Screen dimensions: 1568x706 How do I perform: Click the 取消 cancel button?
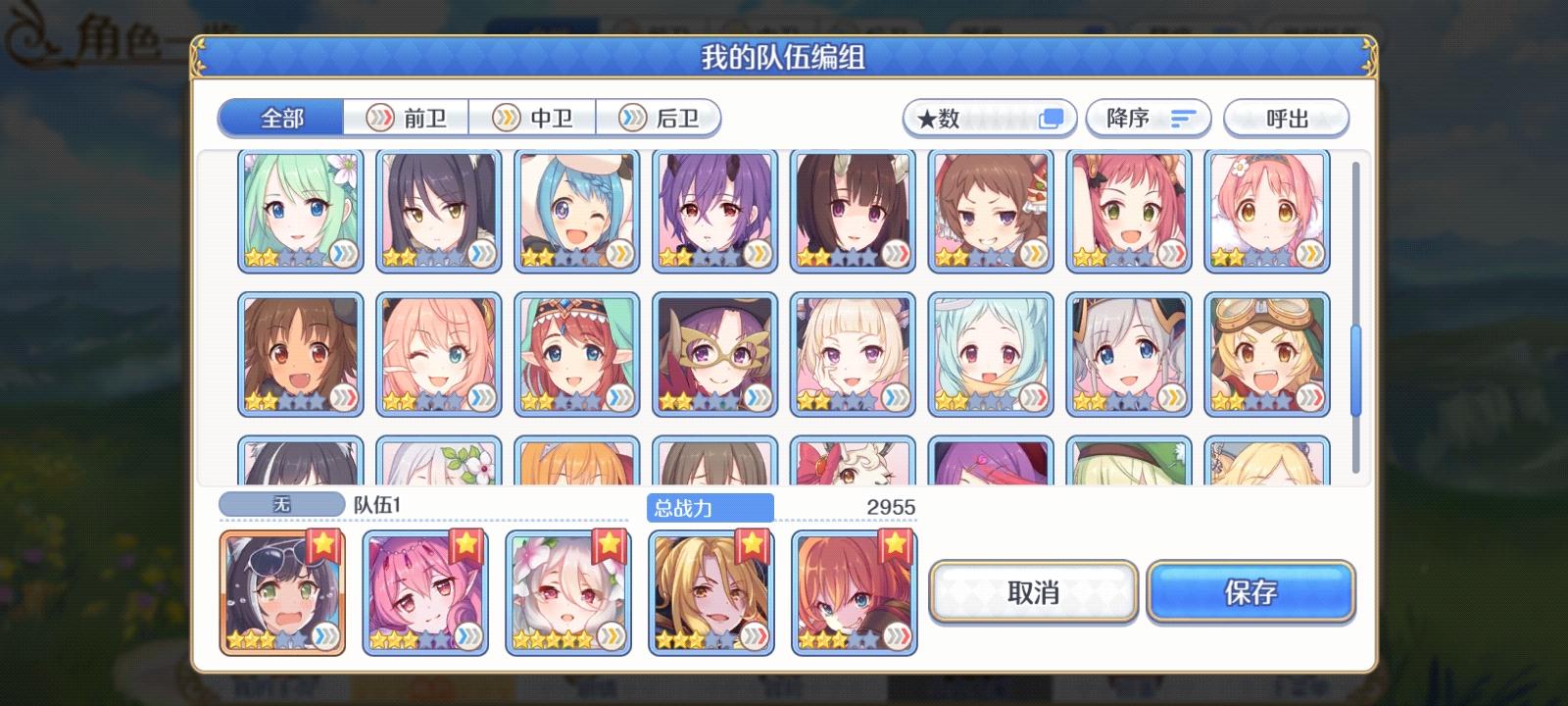coord(1034,591)
